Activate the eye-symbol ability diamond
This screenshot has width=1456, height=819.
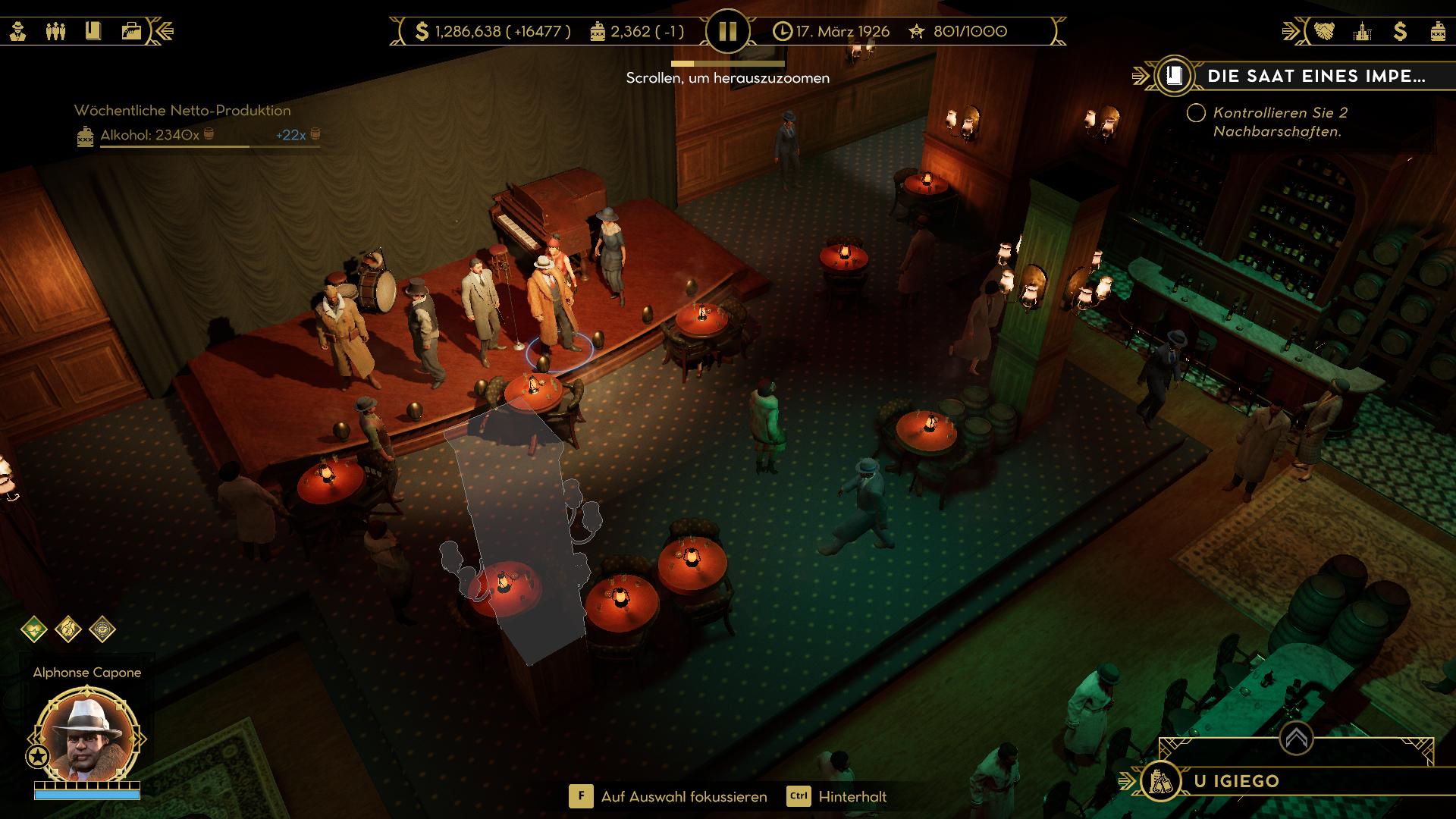tap(102, 629)
